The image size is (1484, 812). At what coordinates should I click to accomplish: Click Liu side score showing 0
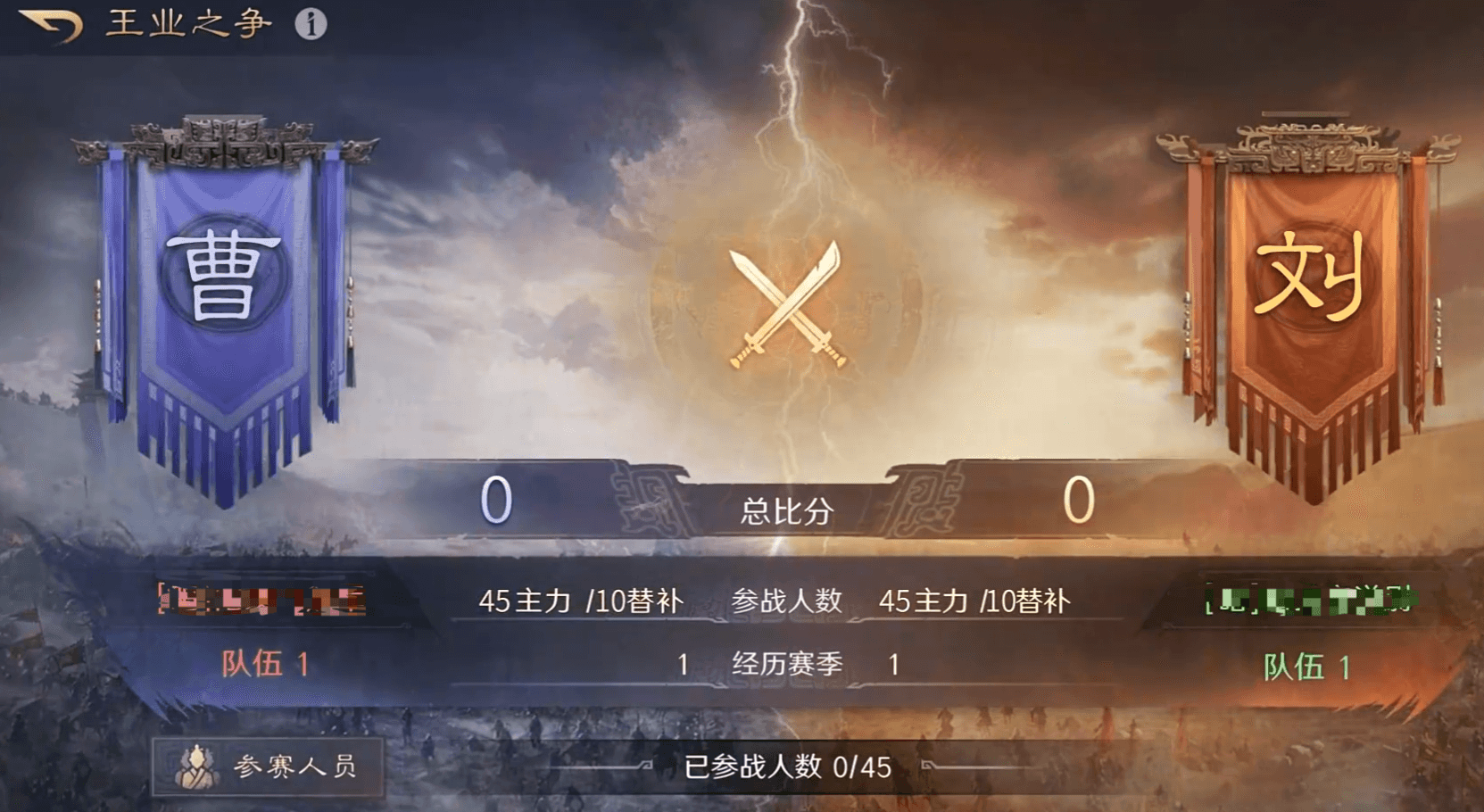(1080, 500)
